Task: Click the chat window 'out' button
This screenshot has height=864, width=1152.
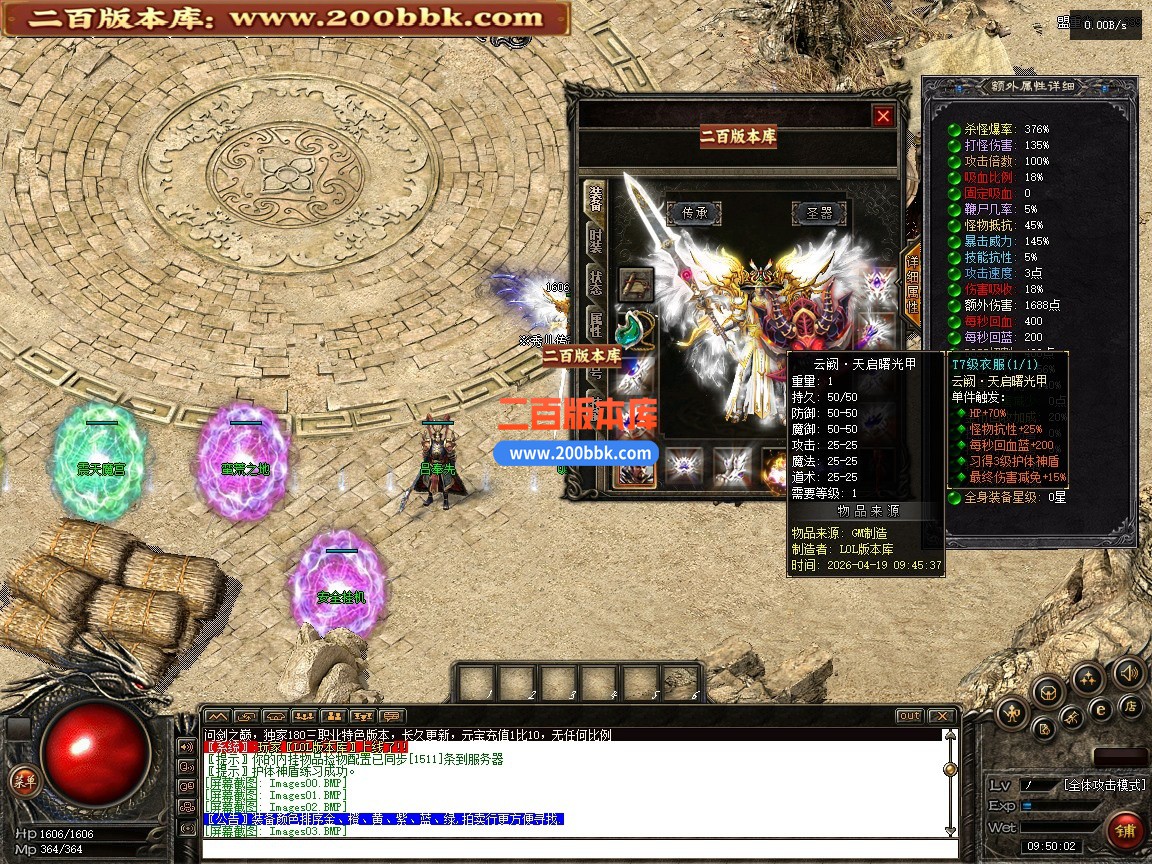Action: click(909, 716)
